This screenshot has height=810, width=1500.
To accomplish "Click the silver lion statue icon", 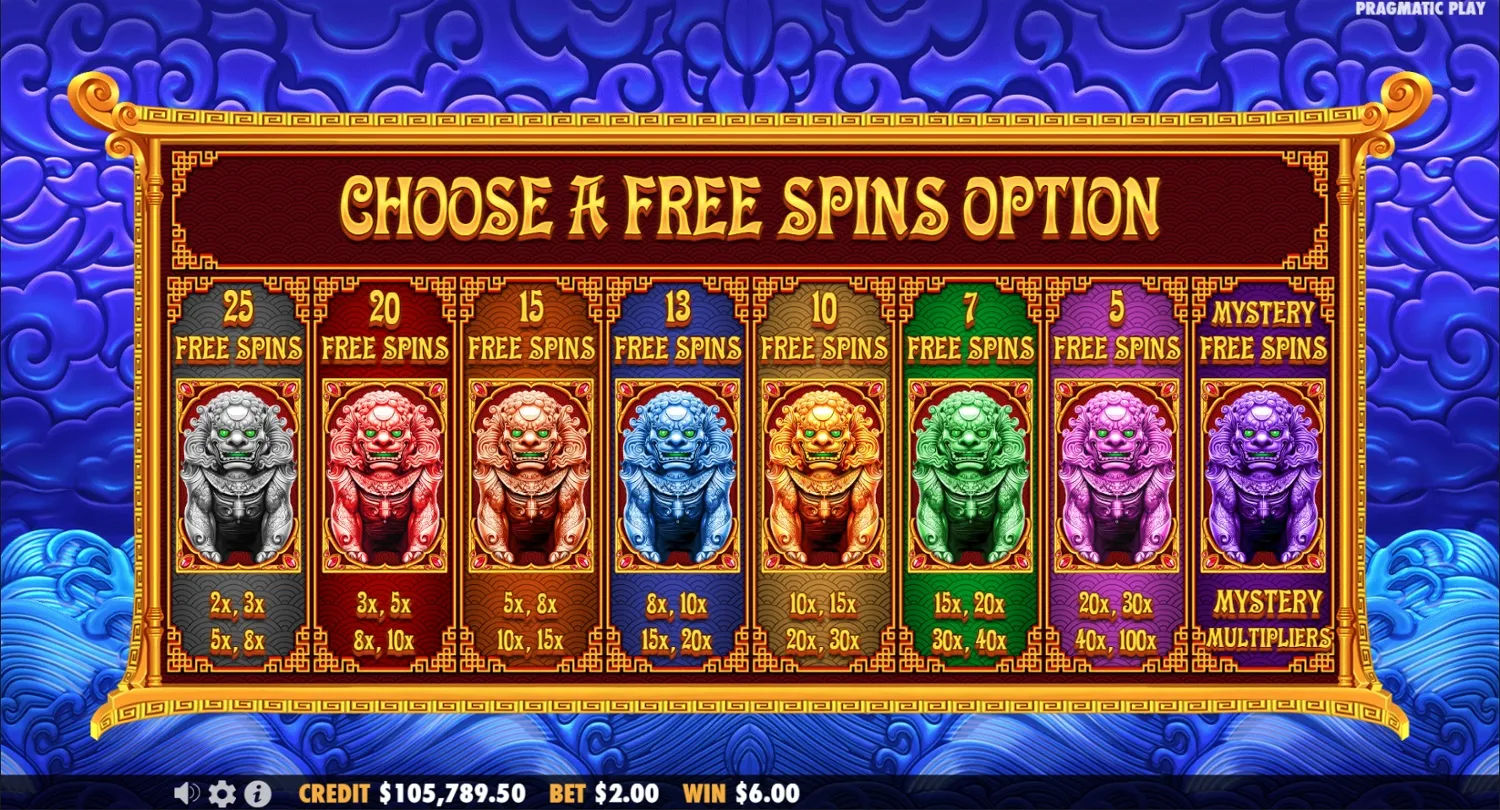I will 239,470.
